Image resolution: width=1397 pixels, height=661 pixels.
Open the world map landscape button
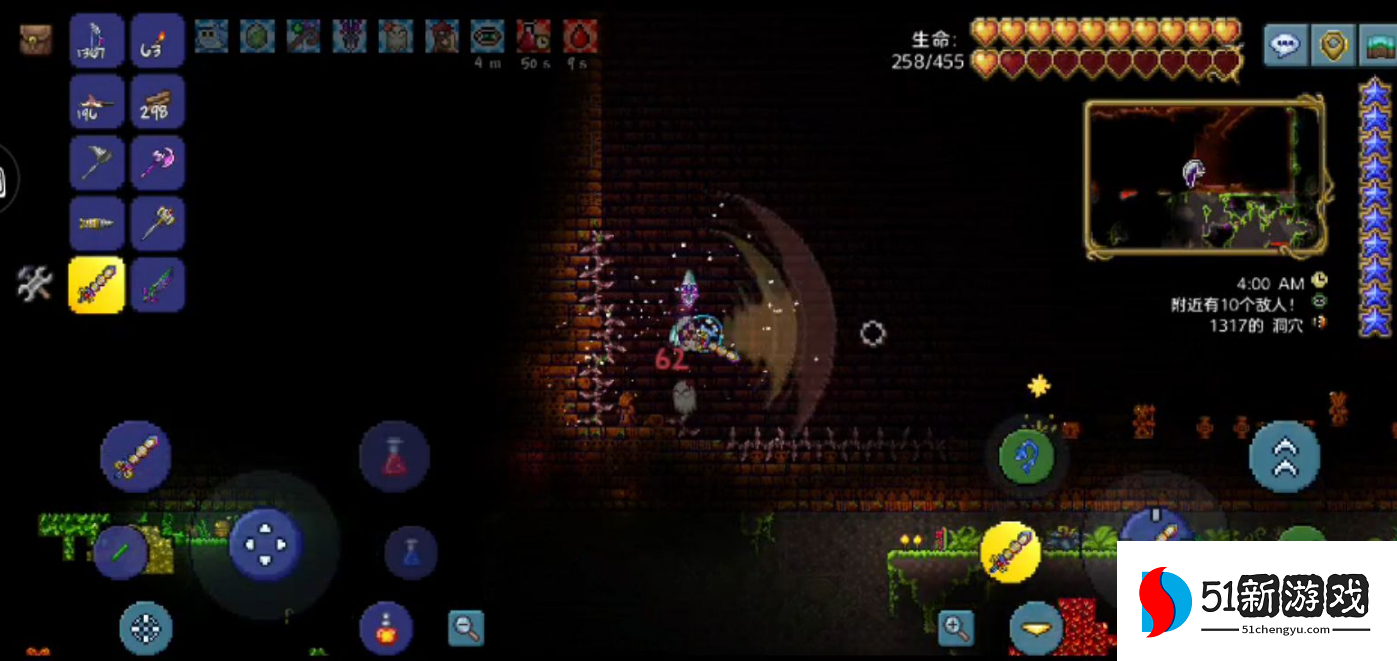tap(1378, 44)
